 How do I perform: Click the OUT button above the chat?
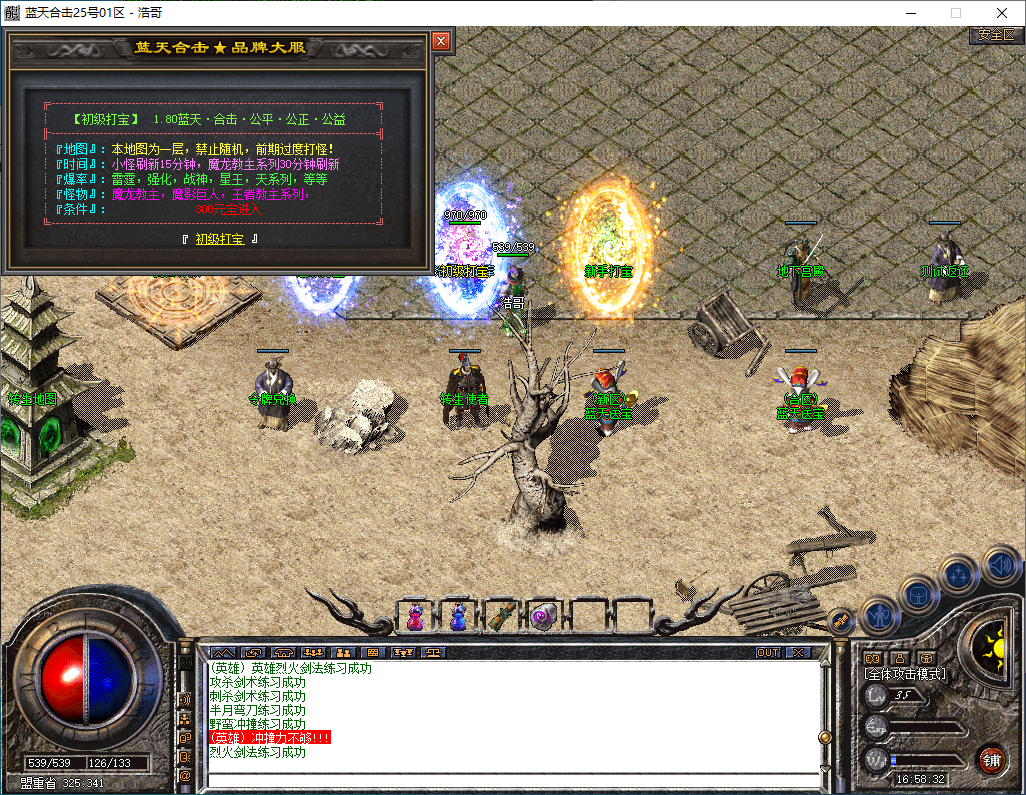pos(768,652)
